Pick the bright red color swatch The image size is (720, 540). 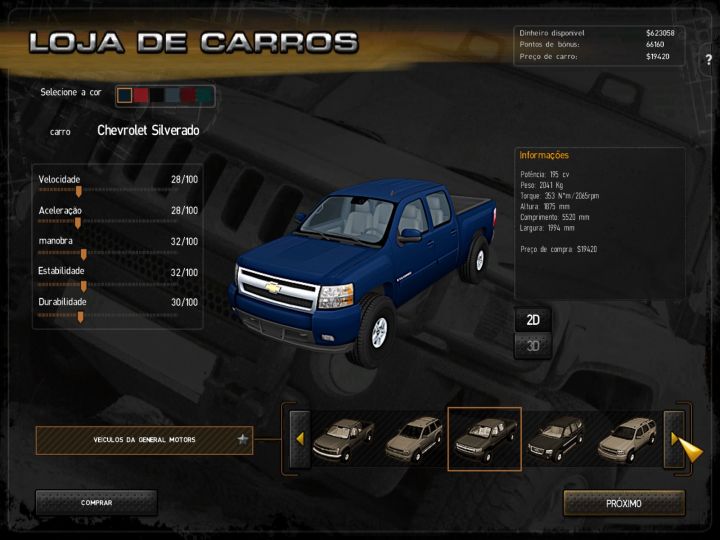141,95
